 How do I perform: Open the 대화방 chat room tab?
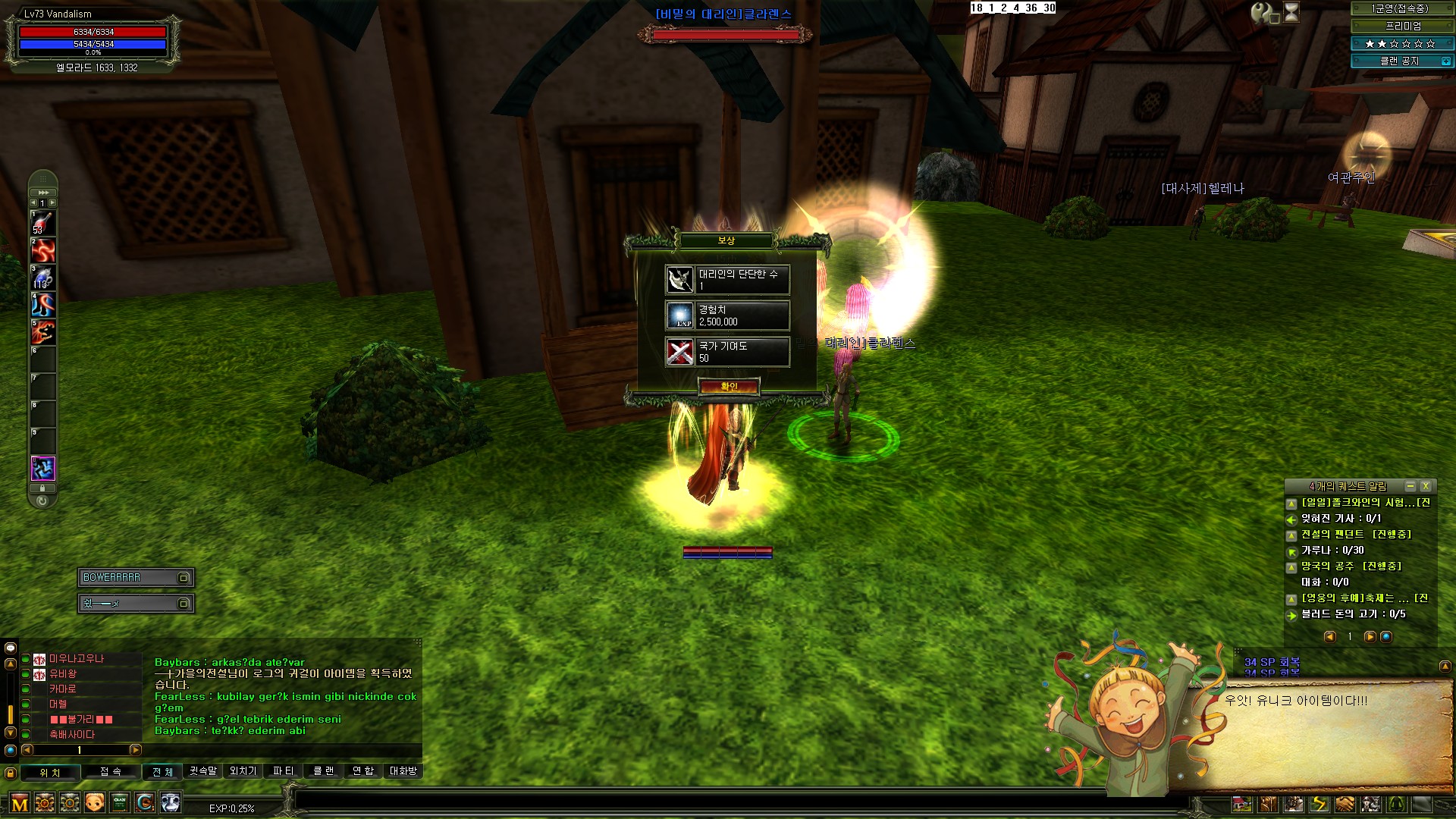click(403, 771)
